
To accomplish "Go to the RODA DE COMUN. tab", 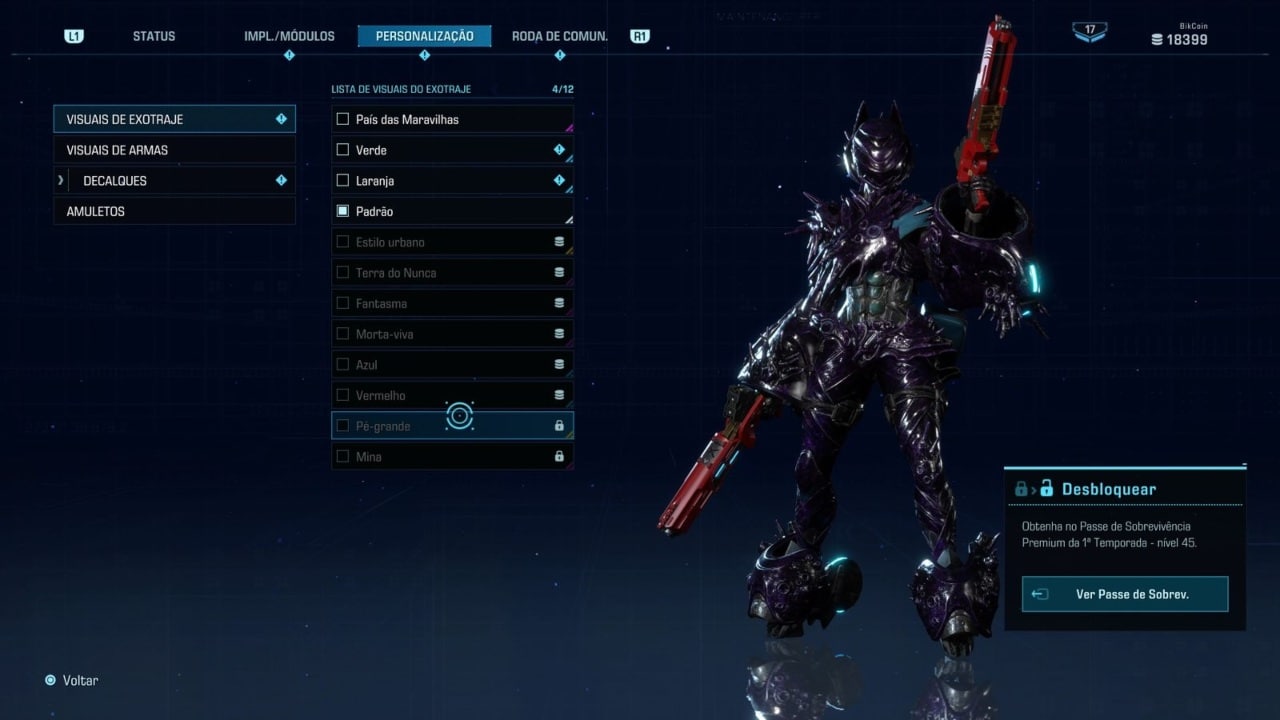I will [559, 36].
